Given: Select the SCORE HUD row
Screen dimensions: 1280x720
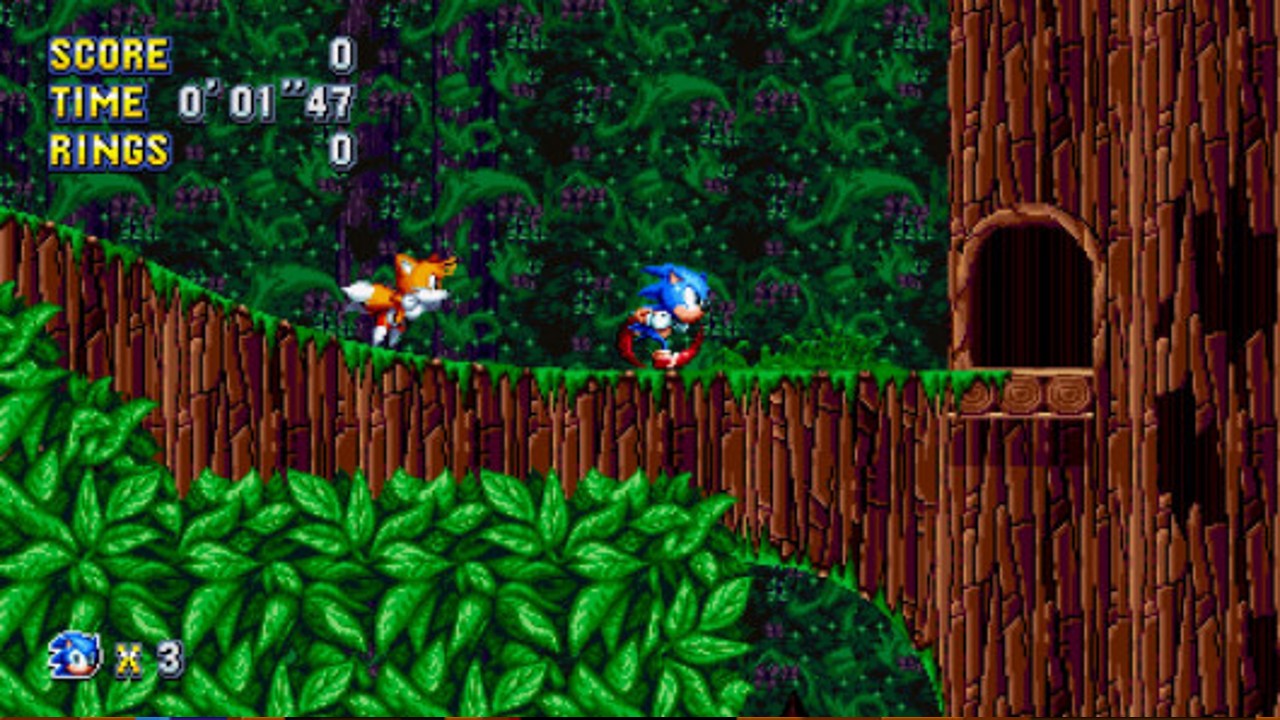Looking at the screenshot, I should pos(200,55).
